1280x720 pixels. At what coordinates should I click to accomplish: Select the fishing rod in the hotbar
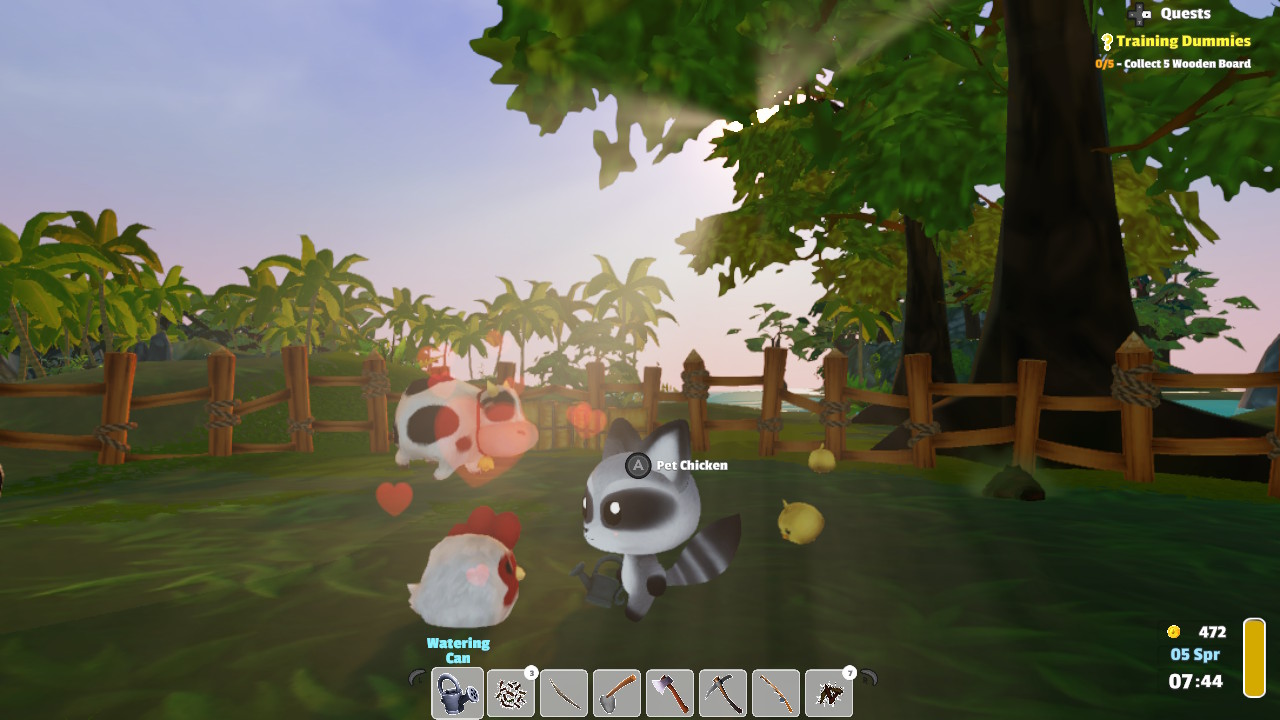point(774,692)
